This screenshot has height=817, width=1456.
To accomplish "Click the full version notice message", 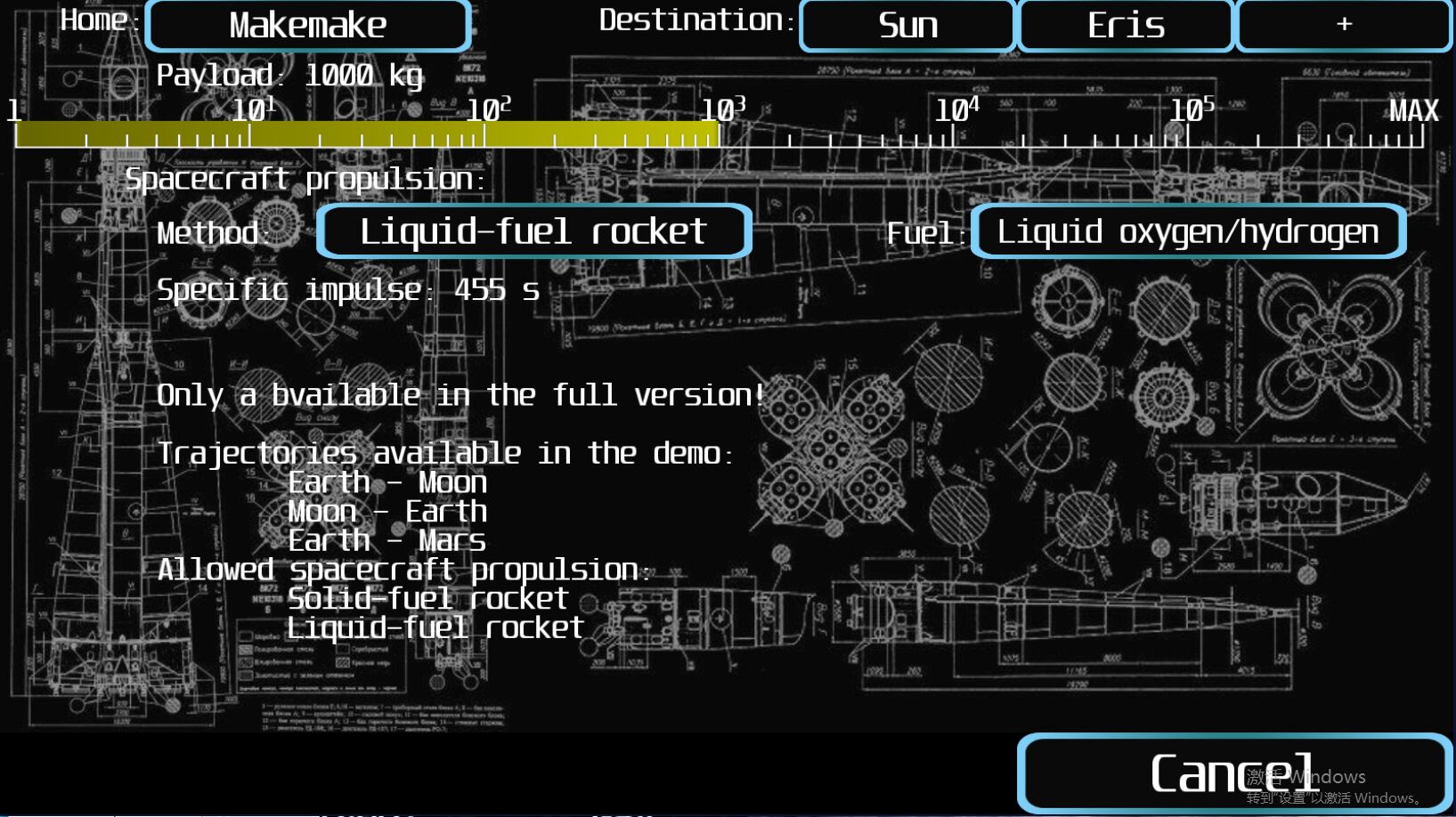I will (461, 394).
